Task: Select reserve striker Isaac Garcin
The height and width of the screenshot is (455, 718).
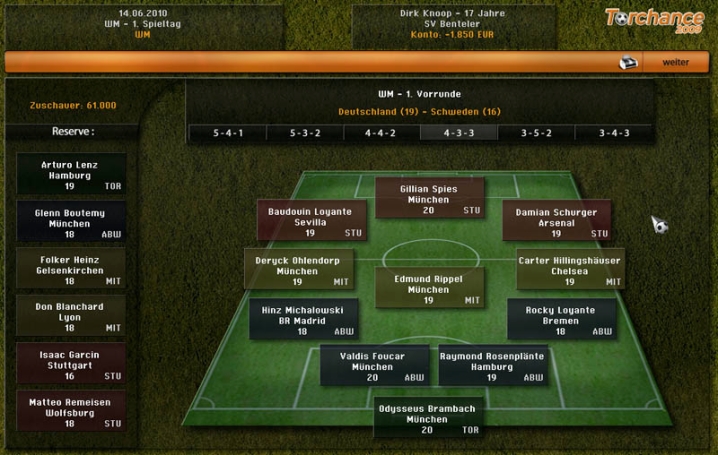Action: (x=71, y=363)
